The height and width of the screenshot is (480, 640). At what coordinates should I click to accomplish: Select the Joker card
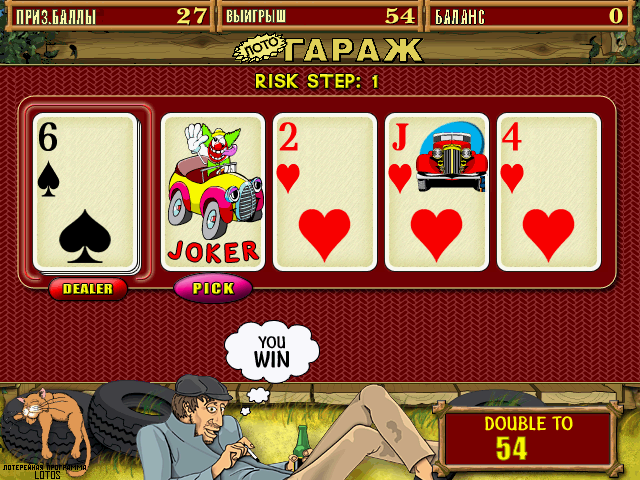coord(212,192)
